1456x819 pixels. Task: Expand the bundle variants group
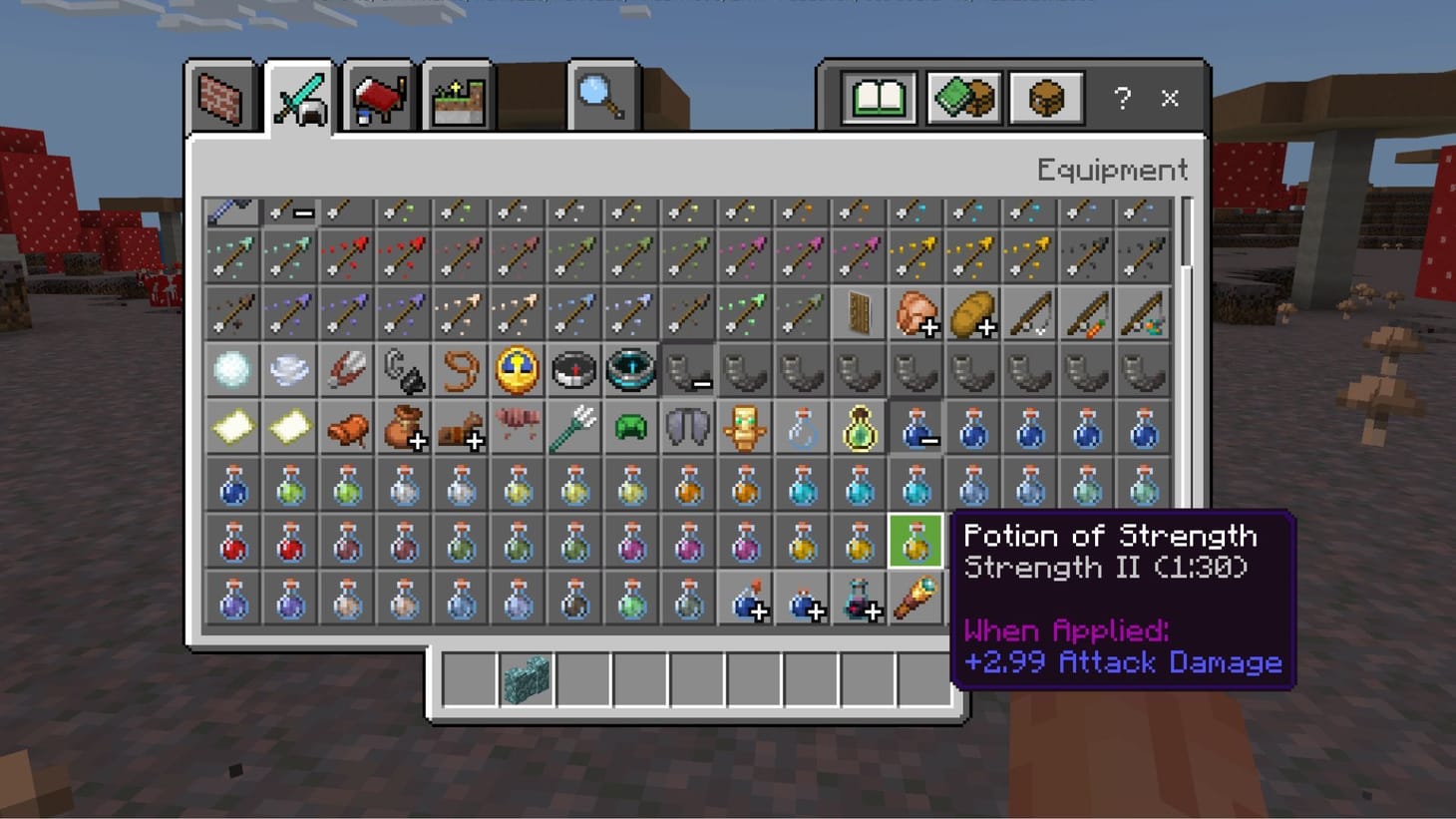click(x=403, y=427)
